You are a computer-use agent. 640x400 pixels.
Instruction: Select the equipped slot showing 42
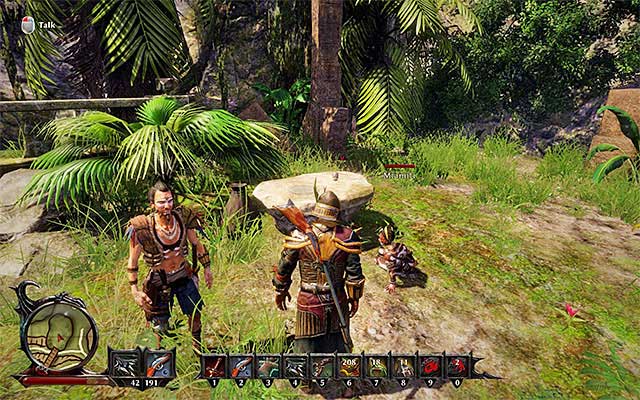click(126, 364)
